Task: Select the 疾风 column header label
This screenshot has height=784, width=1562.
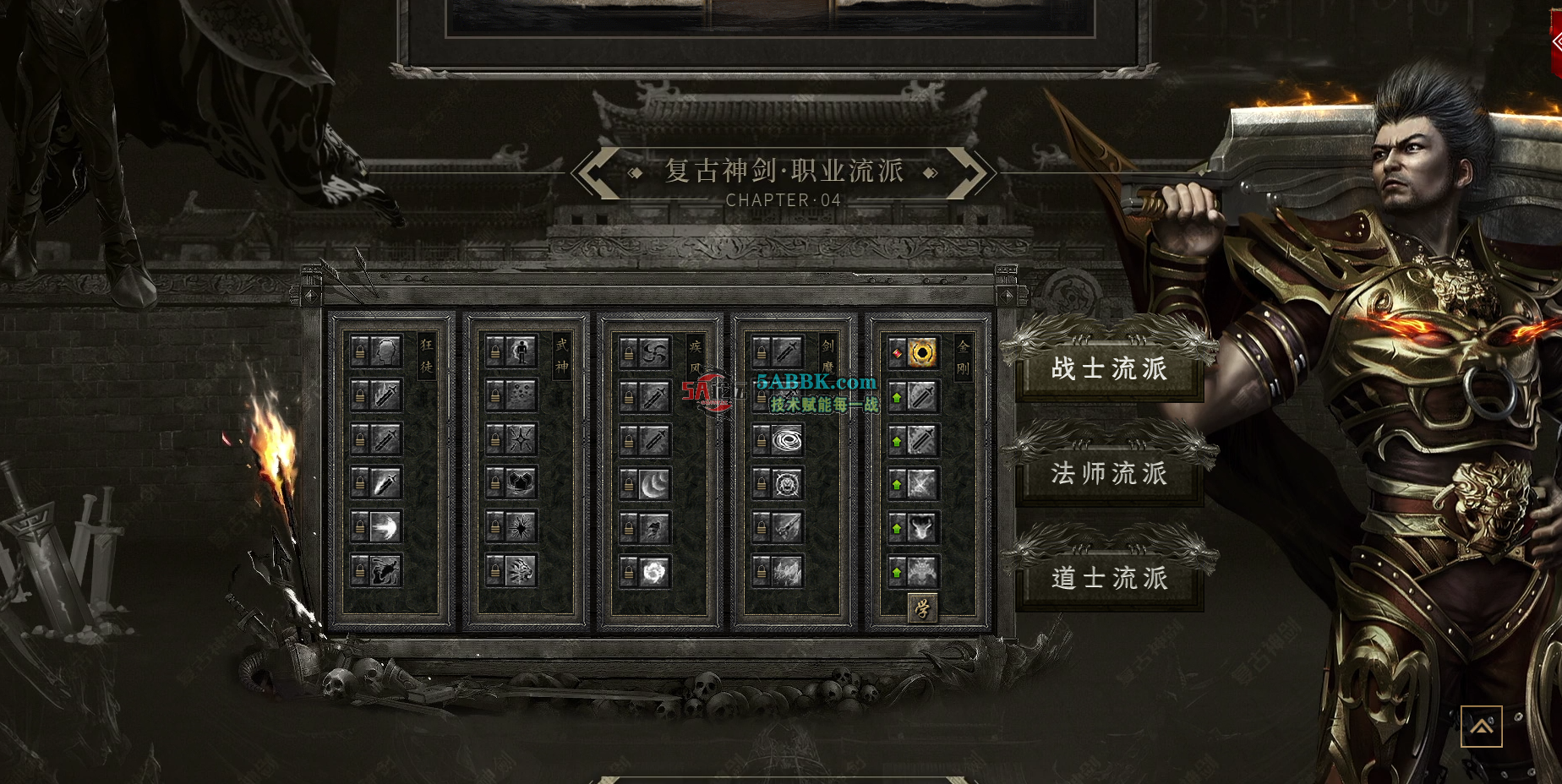Action: 696,358
